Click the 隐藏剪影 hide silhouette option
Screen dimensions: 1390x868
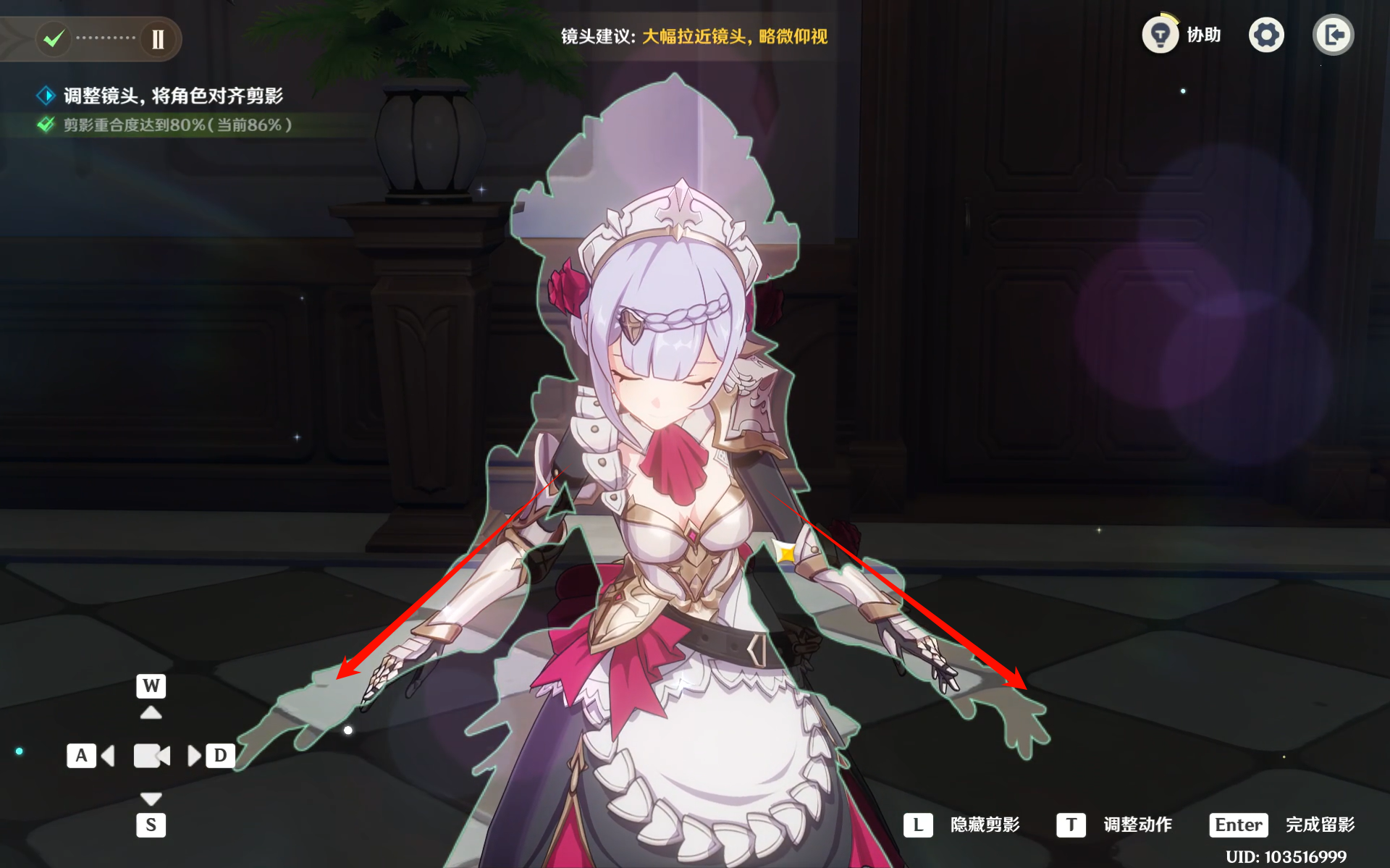tap(985, 825)
